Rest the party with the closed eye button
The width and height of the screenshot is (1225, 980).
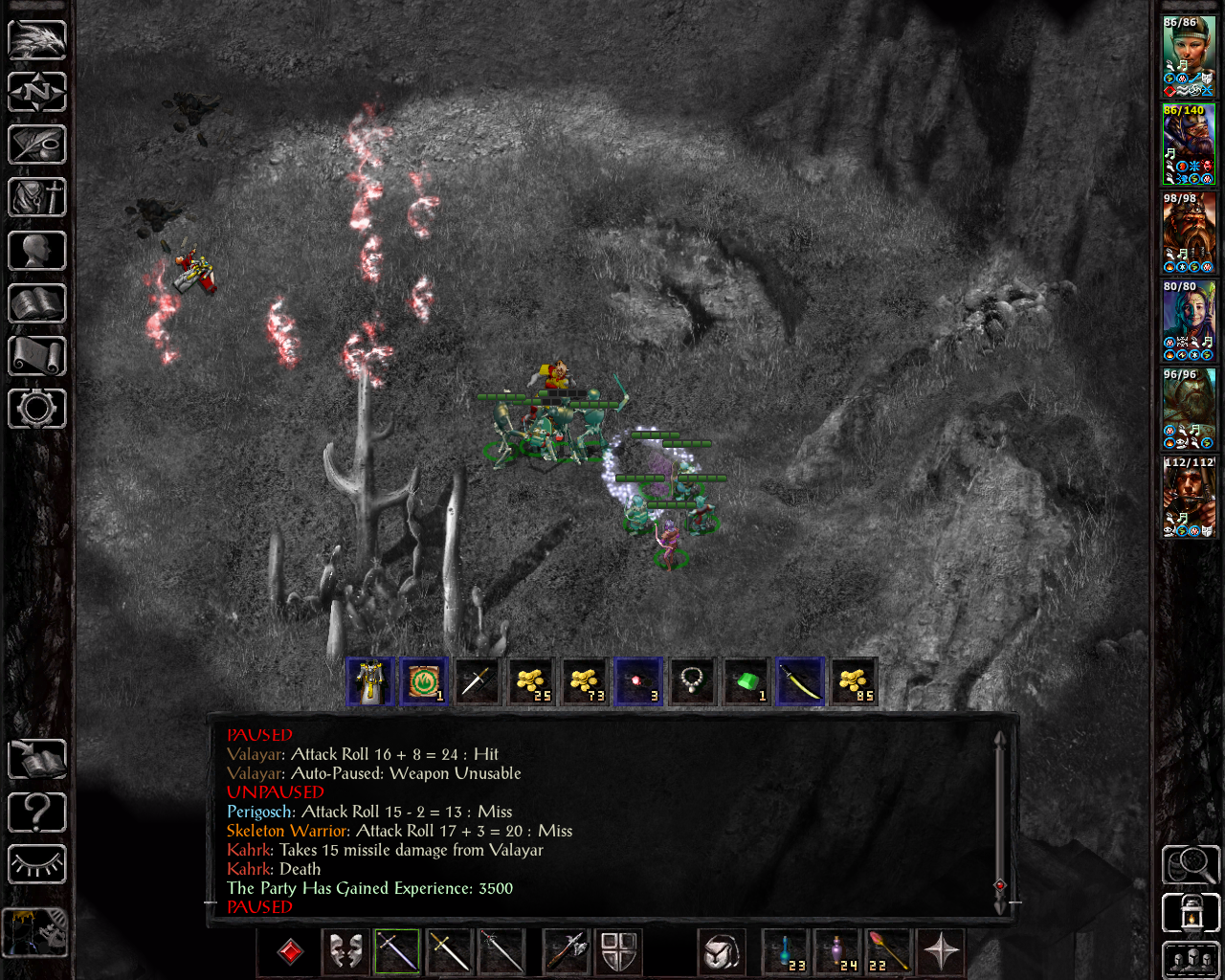(37, 865)
